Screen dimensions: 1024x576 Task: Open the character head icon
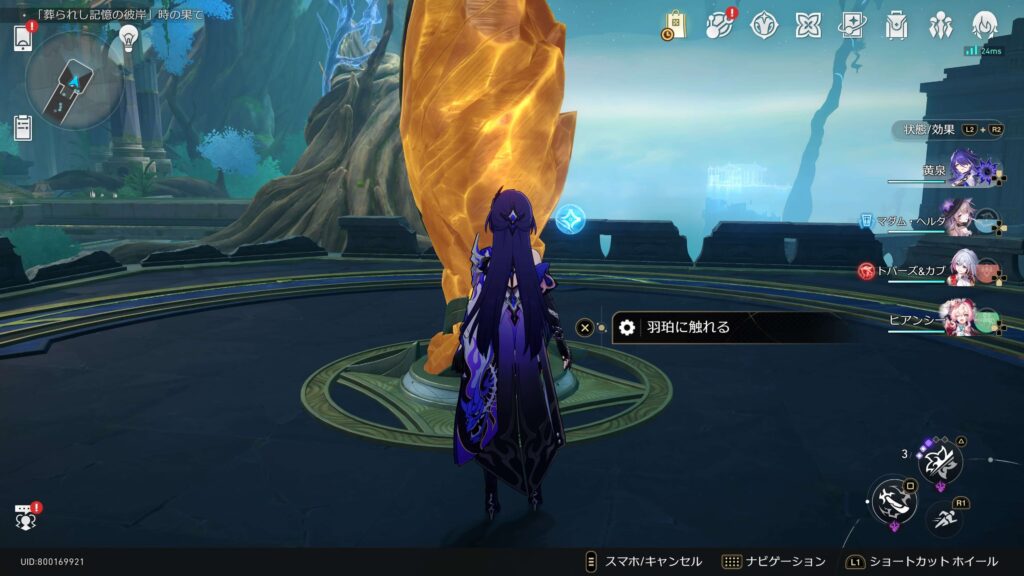click(x=985, y=25)
